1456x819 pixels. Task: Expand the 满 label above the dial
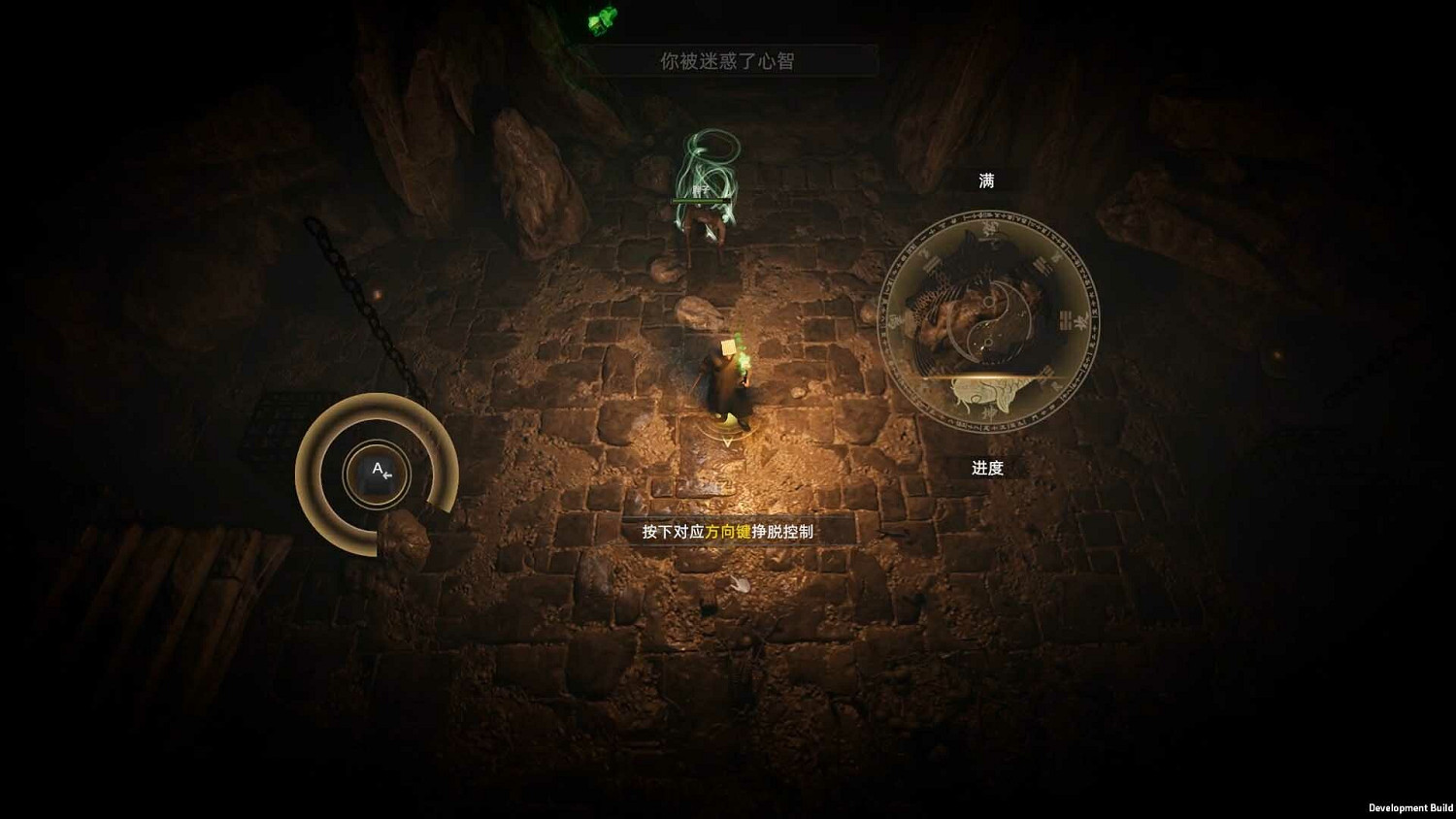pyautogui.click(x=987, y=180)
